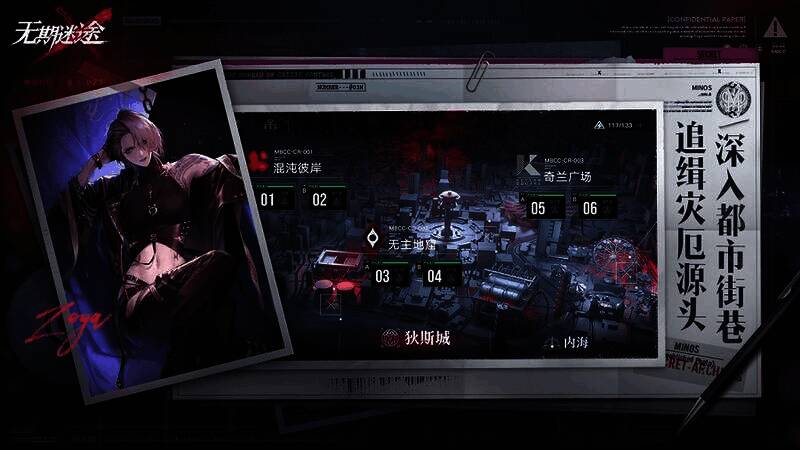The height and width of the screenshot is (450, 800).
Task: Select stage 01 under 混沌彼岸
Action: click(268, 199)
